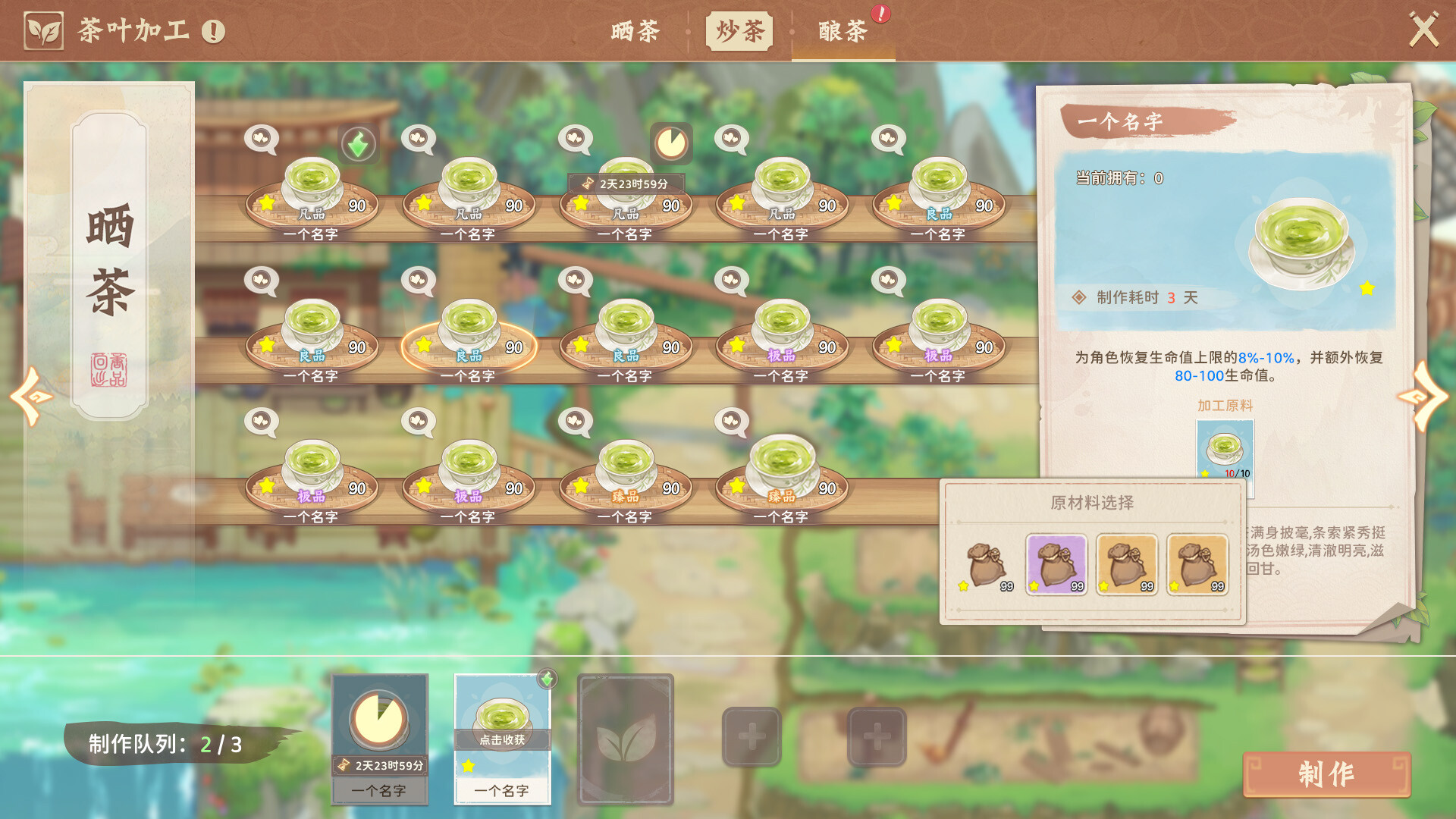Open the 晒茶 leaf icon panel at top left
This screenshot has width=1456, height=819.
[x=45, y=30]
